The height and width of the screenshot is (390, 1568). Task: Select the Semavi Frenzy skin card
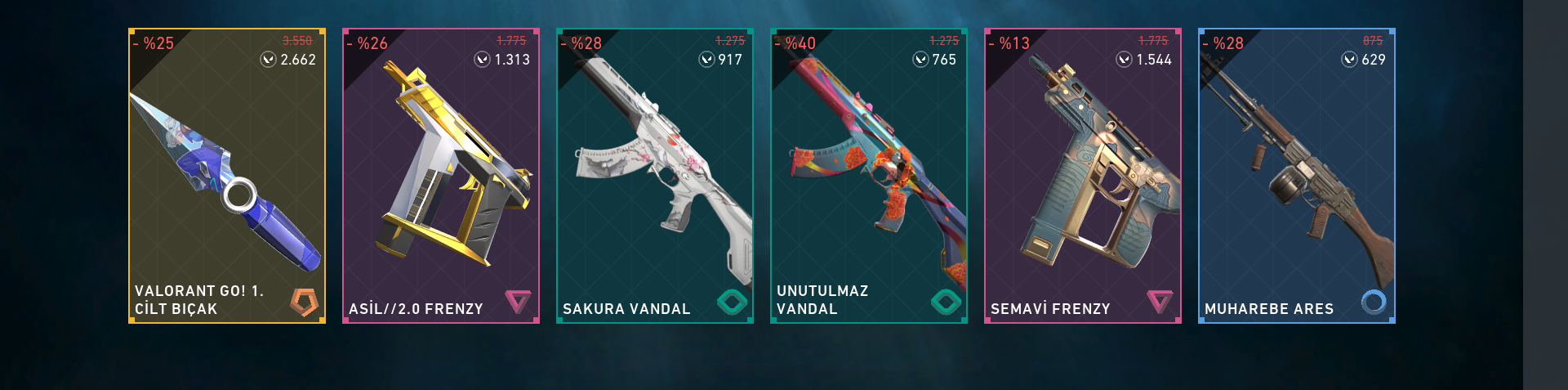(x=1083, y=176)
